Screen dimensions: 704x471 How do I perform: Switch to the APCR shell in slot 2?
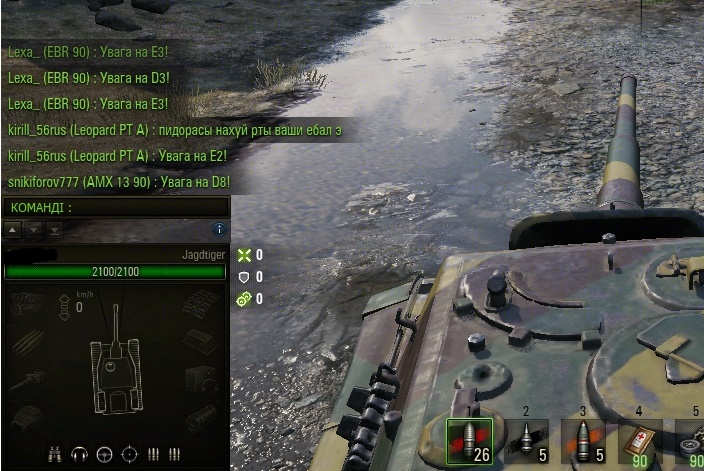(526, 440)
